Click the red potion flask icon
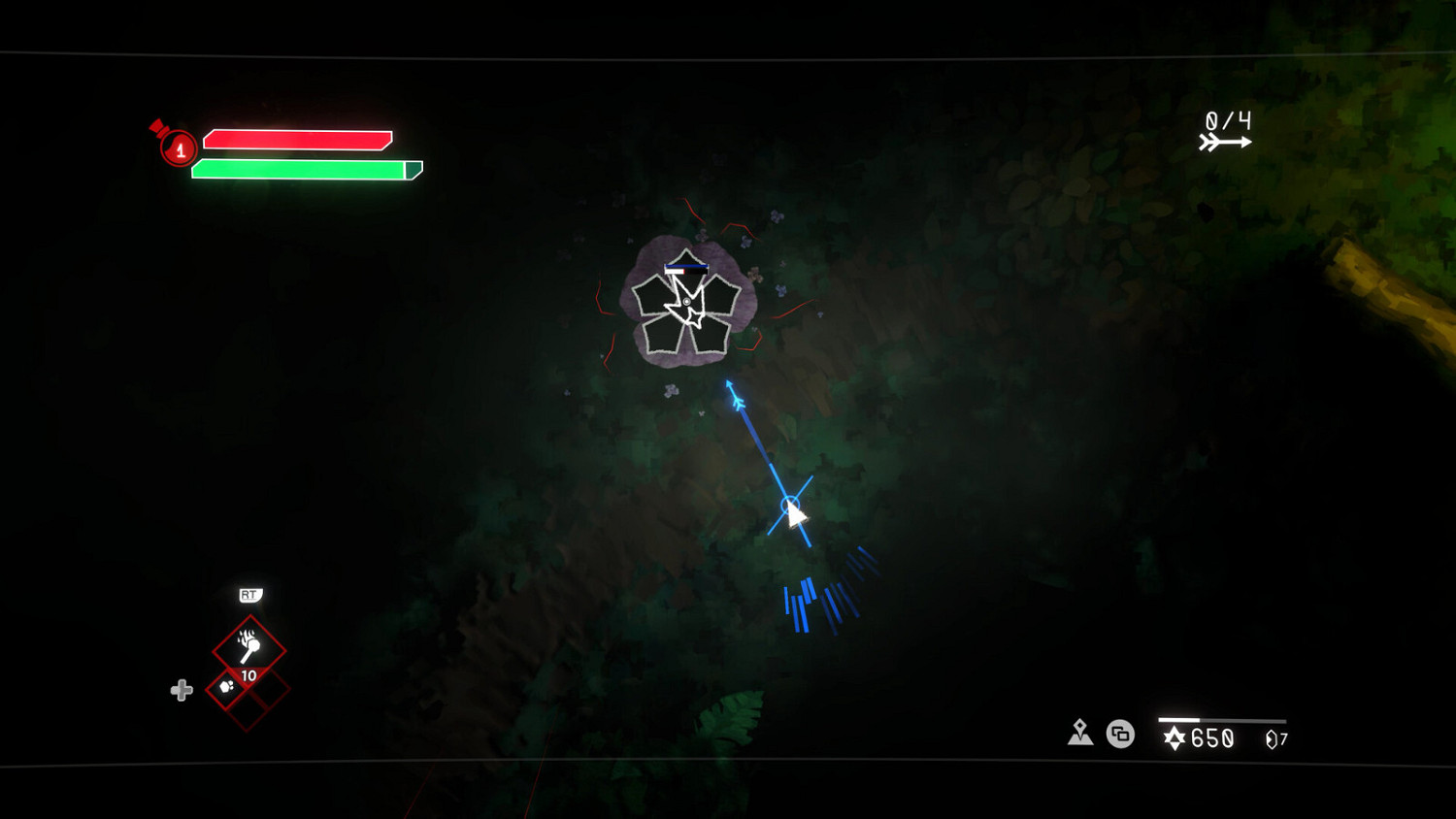 (x=176, y=147)
